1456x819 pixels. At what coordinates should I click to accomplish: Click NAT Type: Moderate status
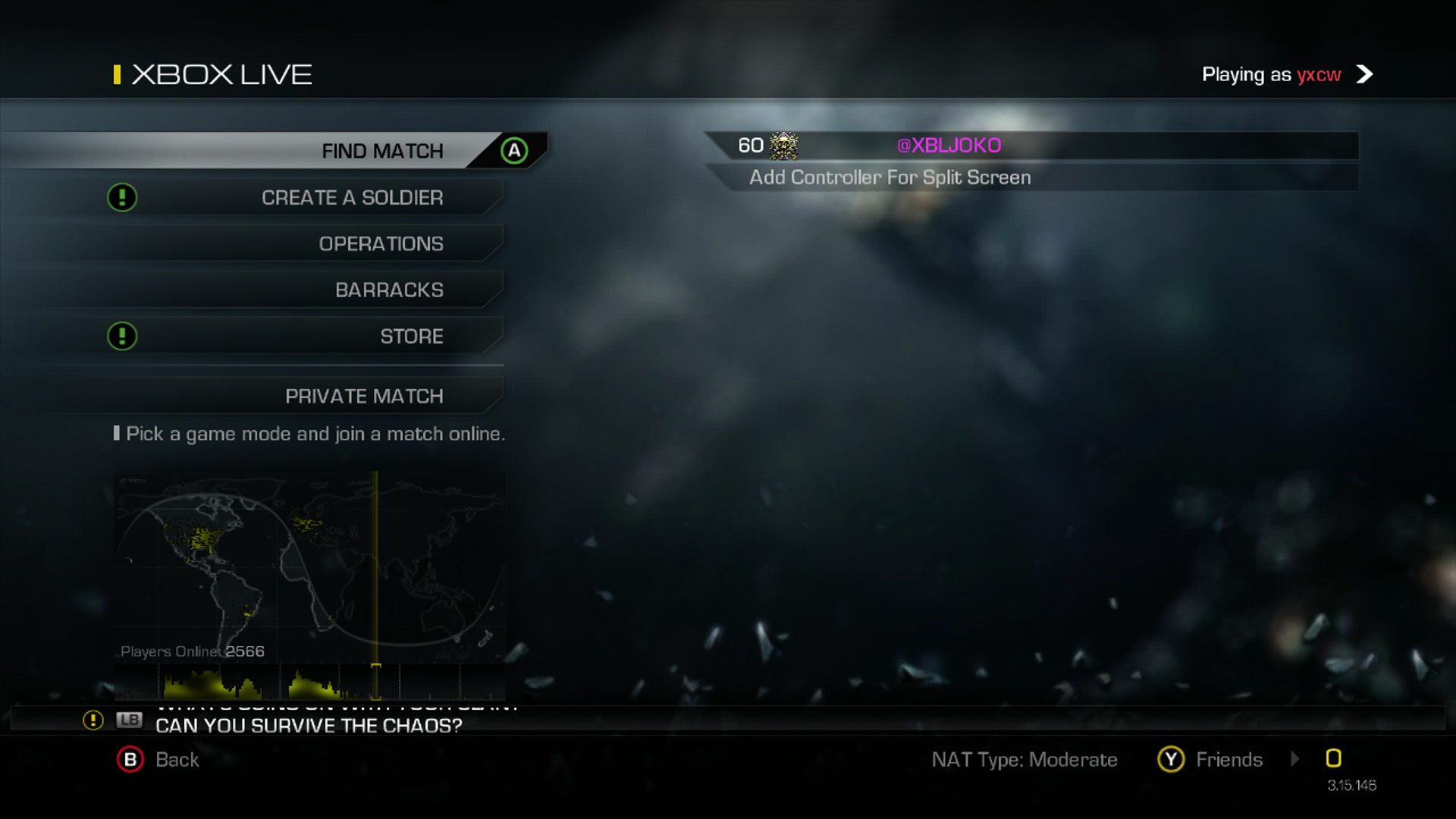pos(1025,759)
